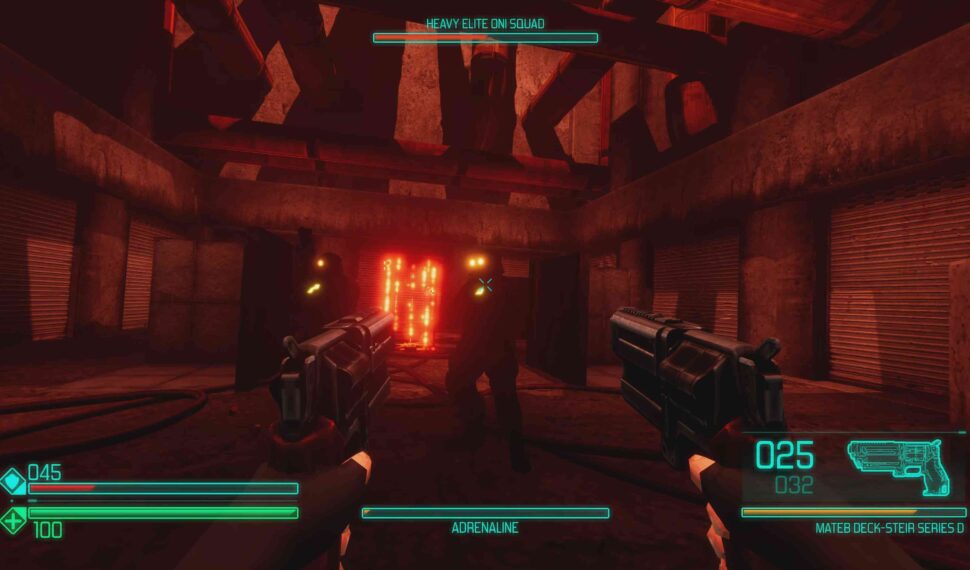Select the green health cross icon

13,519
